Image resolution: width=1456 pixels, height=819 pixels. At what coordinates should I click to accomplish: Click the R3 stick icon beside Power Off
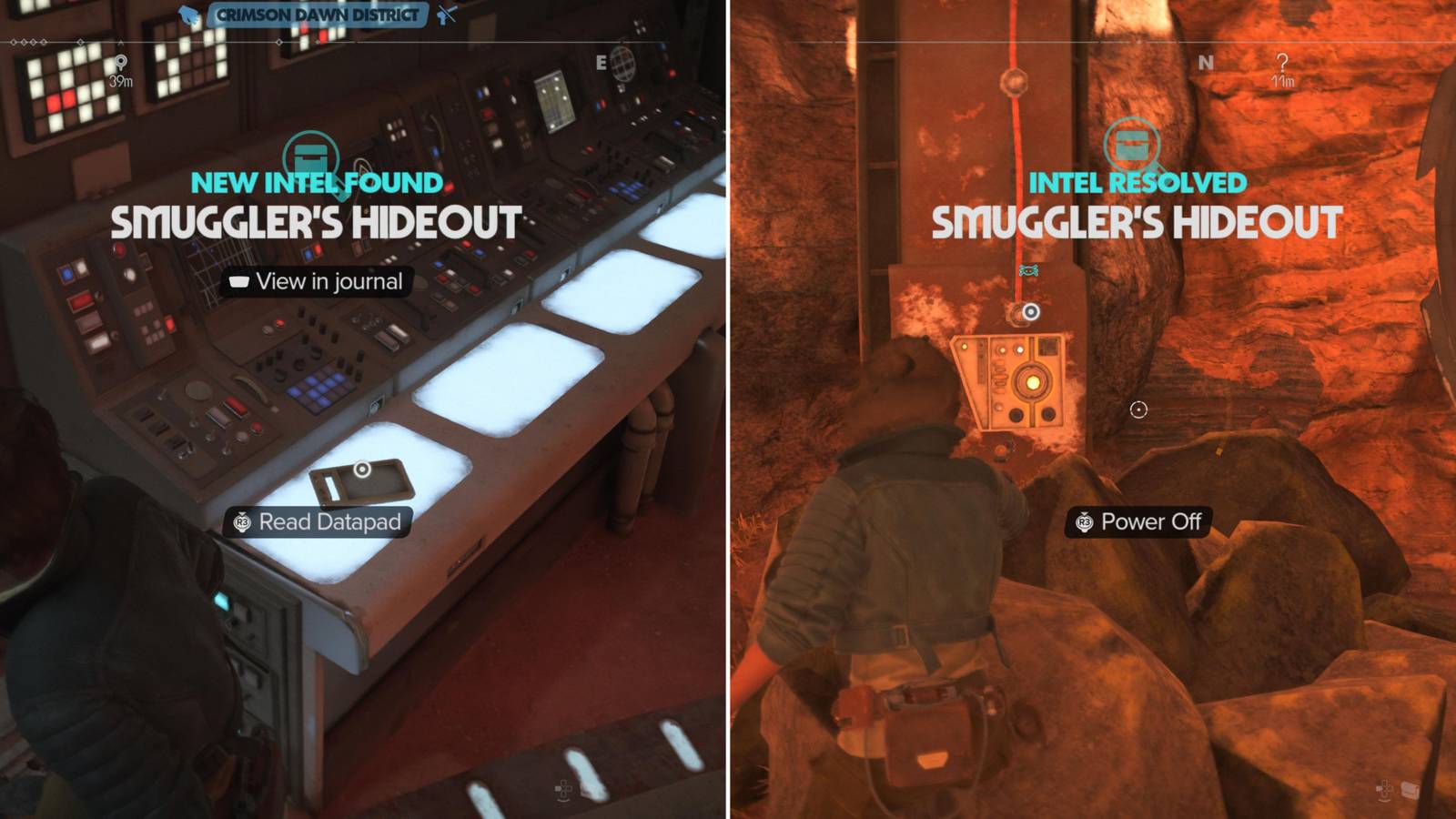coord(1083,522)
